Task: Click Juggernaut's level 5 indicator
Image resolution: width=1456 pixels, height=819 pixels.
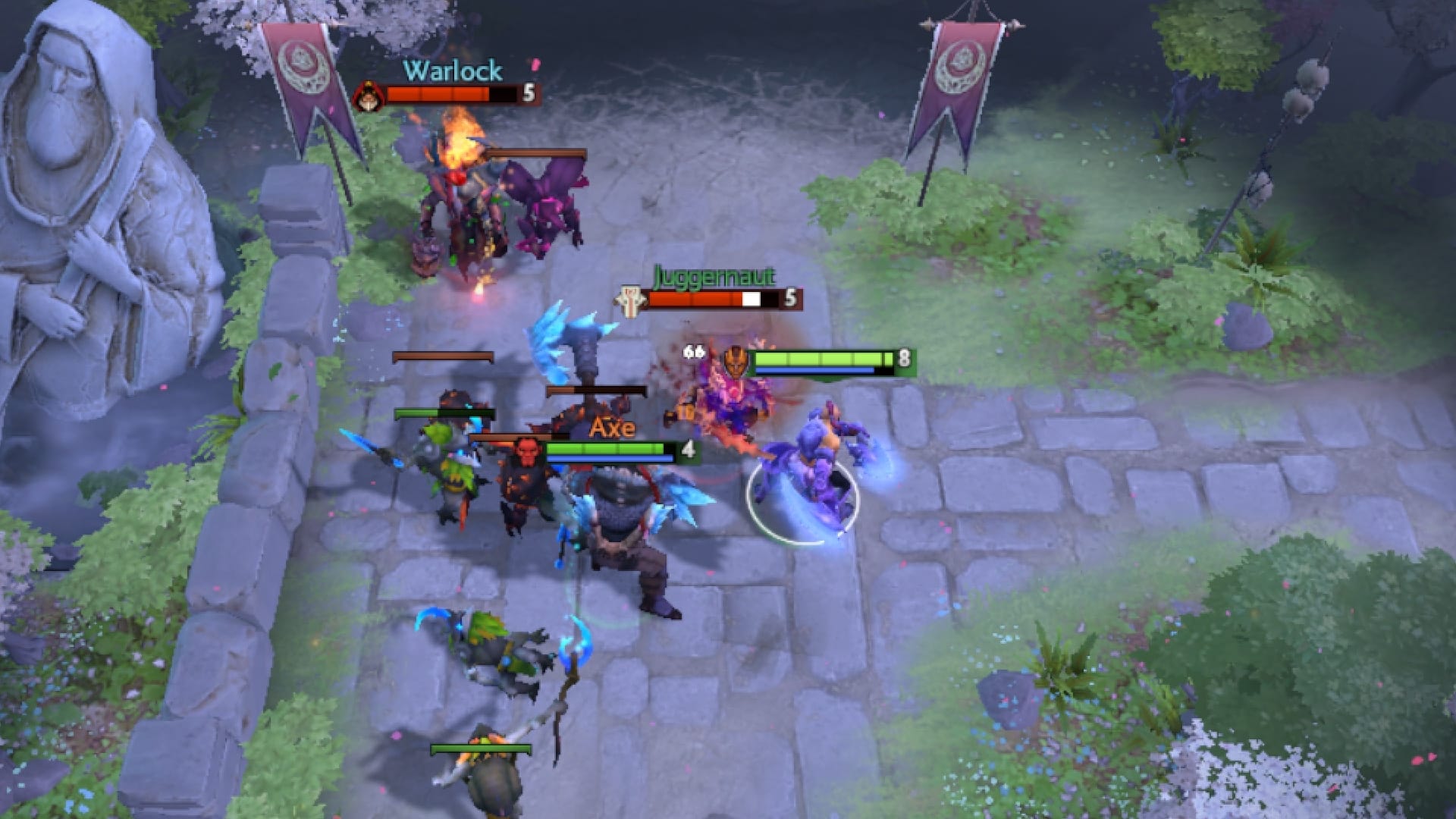Action: (x=789, y=299)
